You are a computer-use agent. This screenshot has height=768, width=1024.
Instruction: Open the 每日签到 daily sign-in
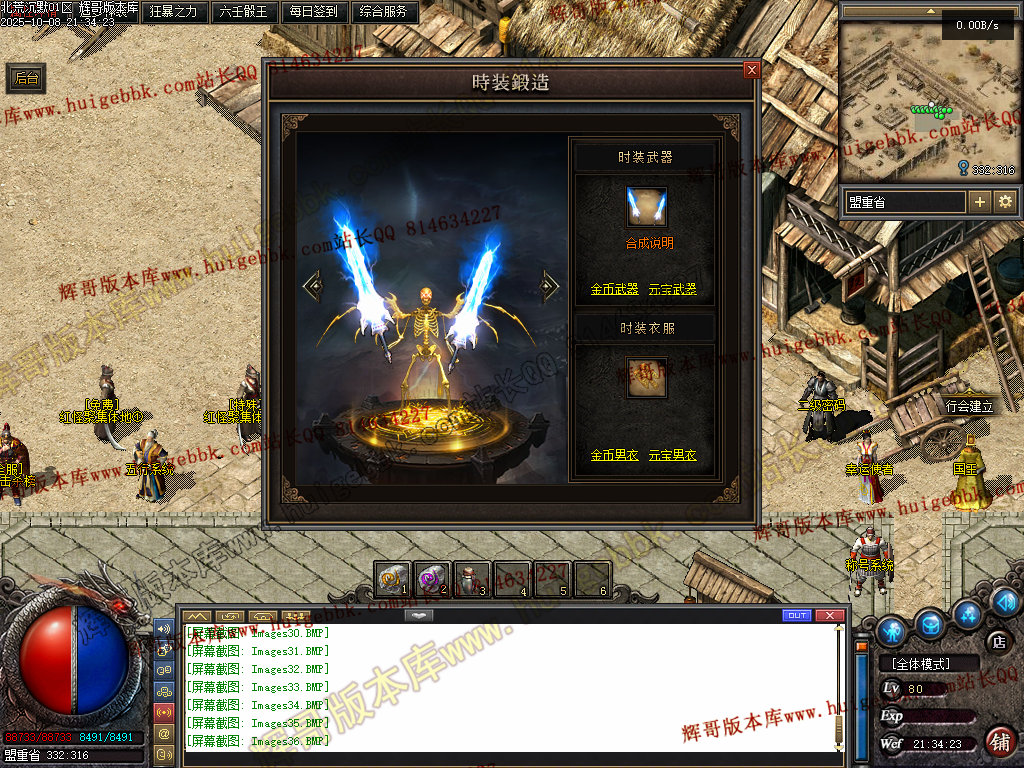313,12
